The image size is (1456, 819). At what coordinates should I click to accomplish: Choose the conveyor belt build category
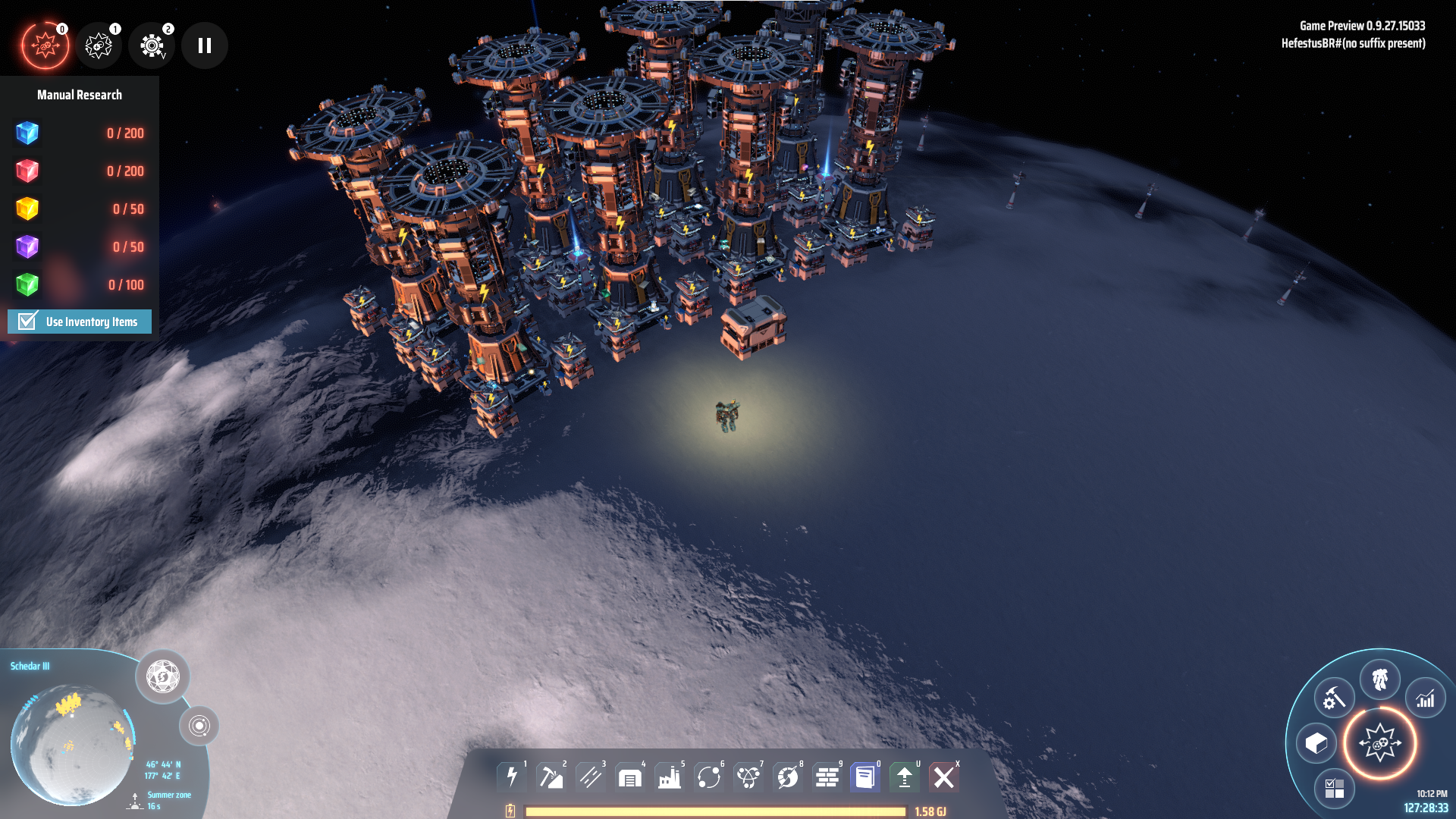point(591,777)
